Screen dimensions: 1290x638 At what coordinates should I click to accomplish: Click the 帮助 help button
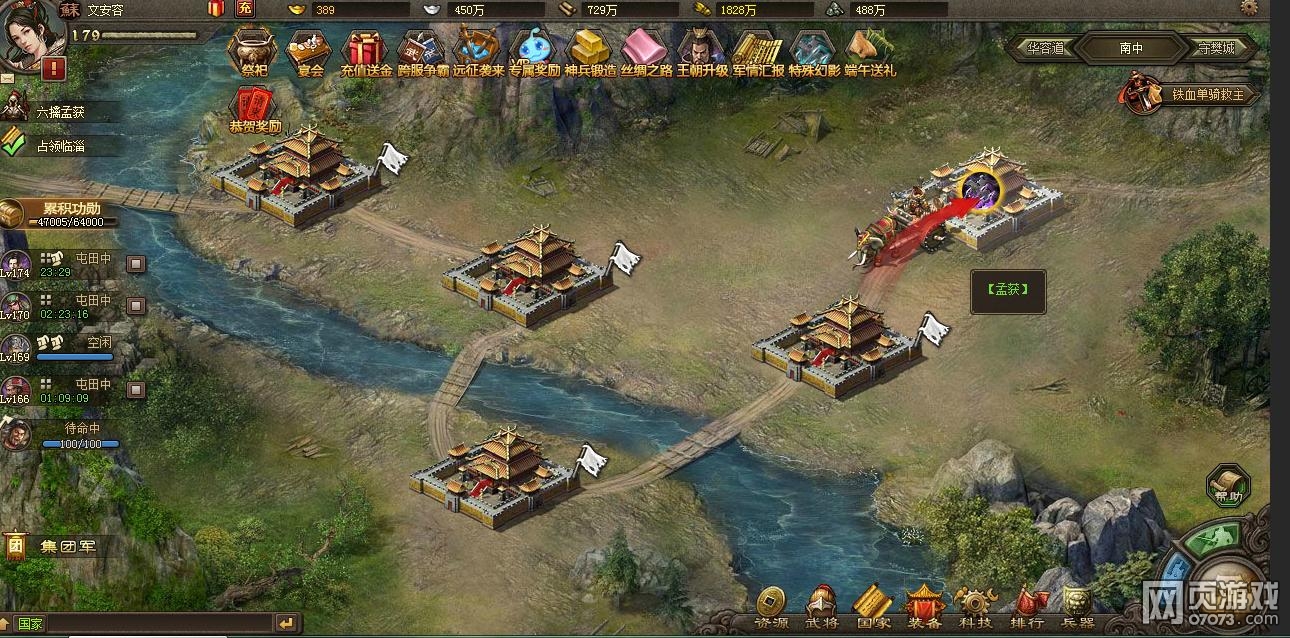point(1229,486)
